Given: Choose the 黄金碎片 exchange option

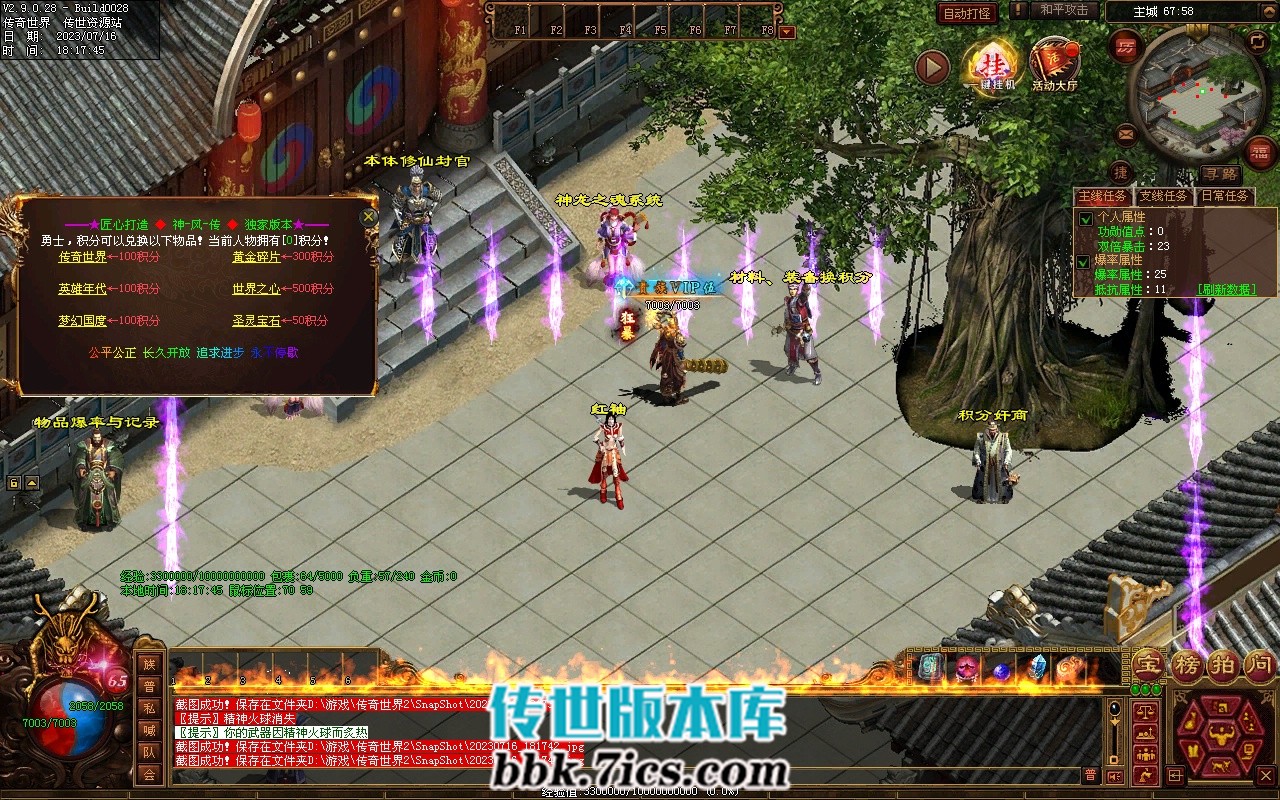Looking at the screenshot, I should click(x=256, y=257).
